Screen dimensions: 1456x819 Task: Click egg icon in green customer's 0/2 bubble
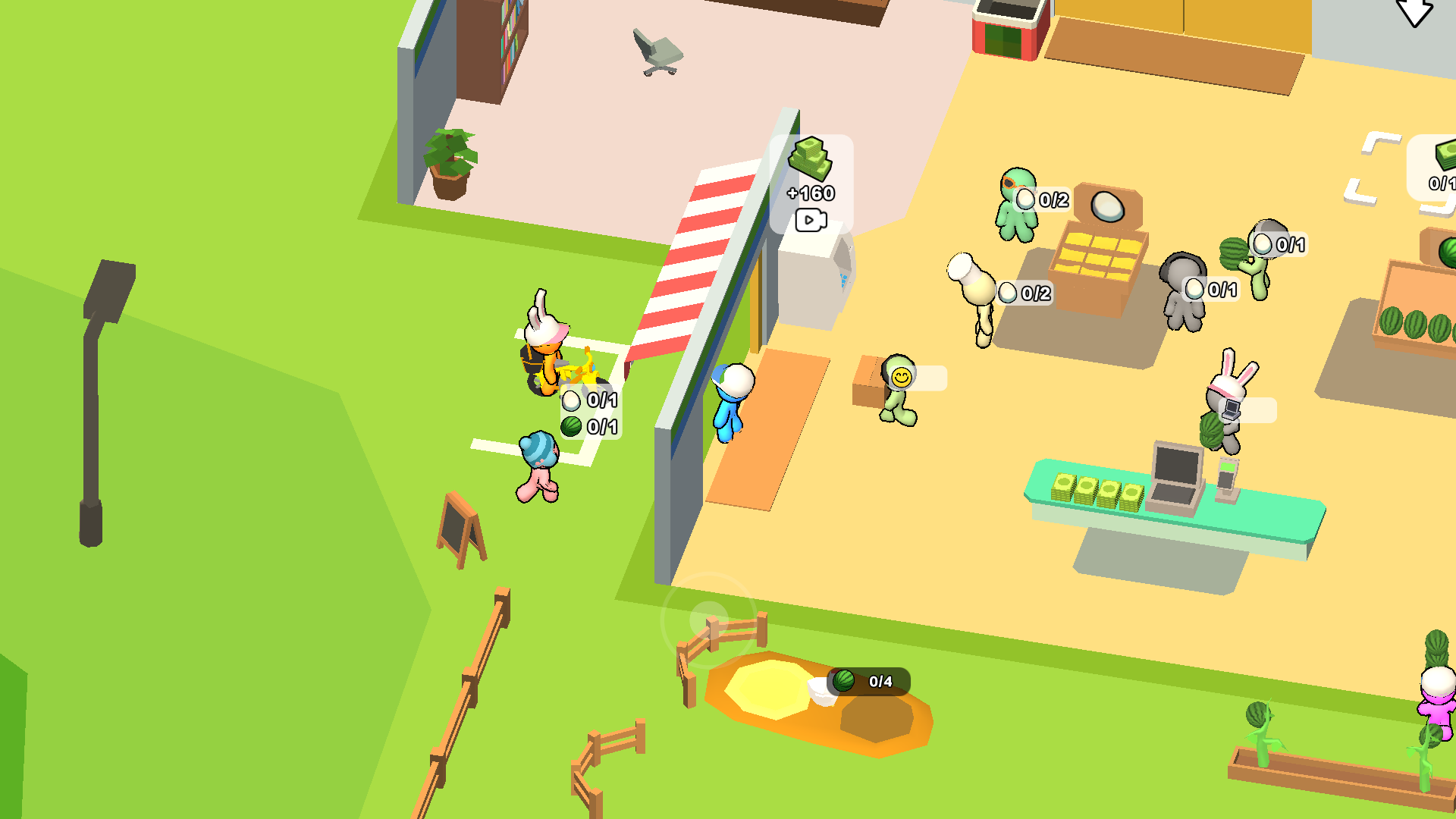pos(1025,201)
